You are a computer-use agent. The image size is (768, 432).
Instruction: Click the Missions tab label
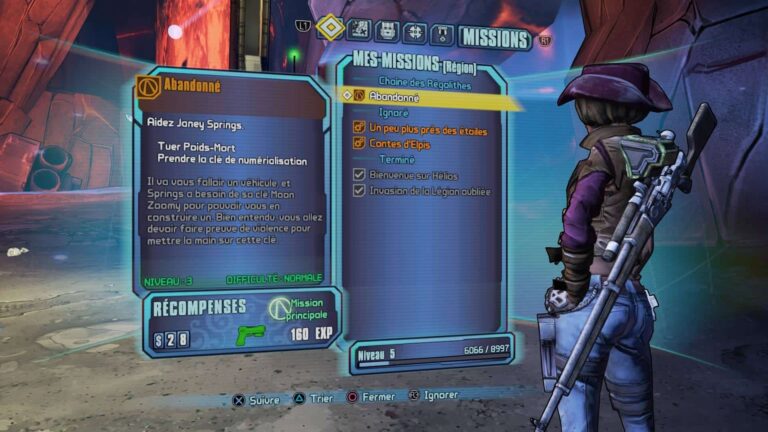[493, 39]
